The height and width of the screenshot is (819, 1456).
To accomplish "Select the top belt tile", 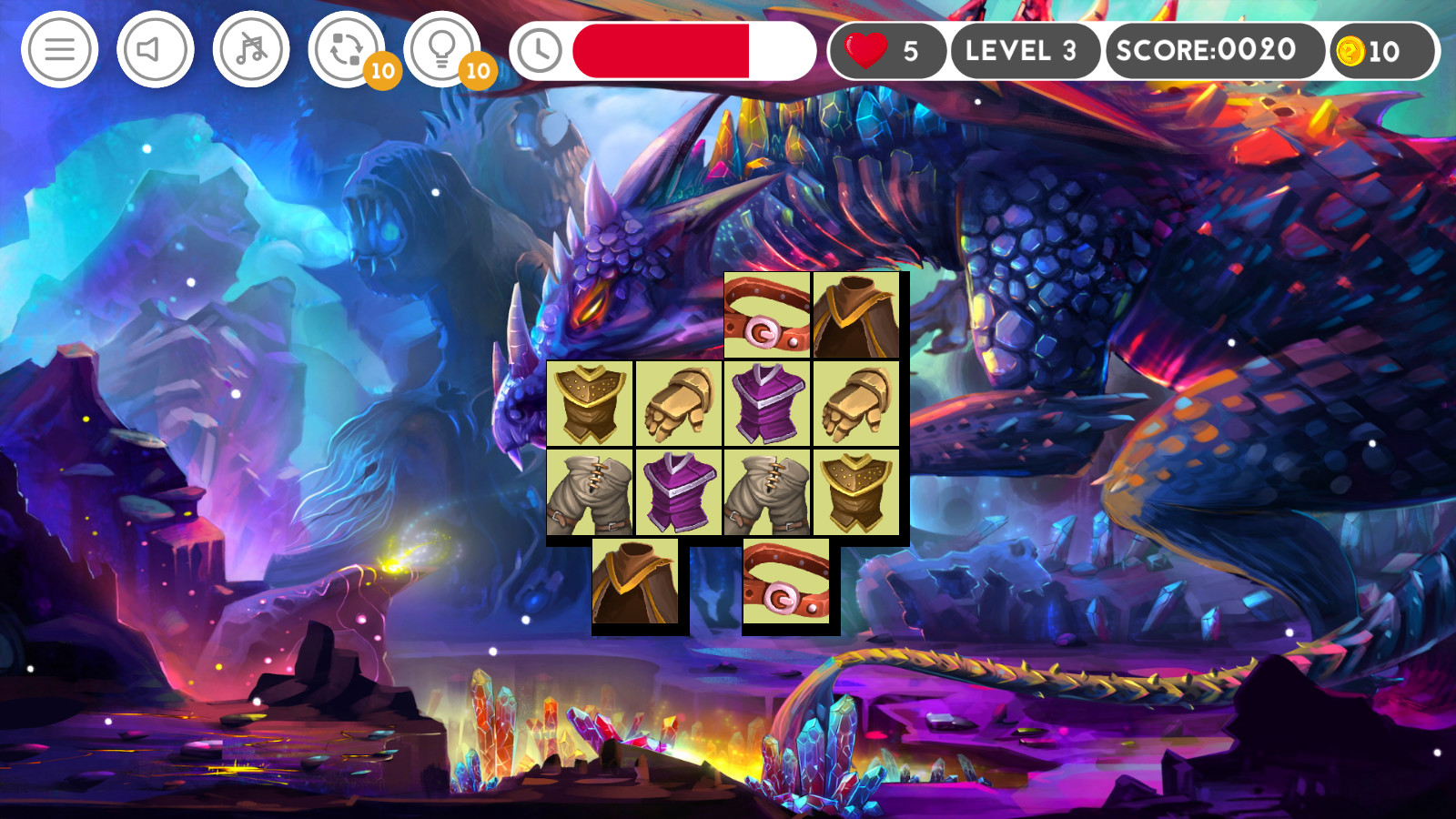I will 765,313.
